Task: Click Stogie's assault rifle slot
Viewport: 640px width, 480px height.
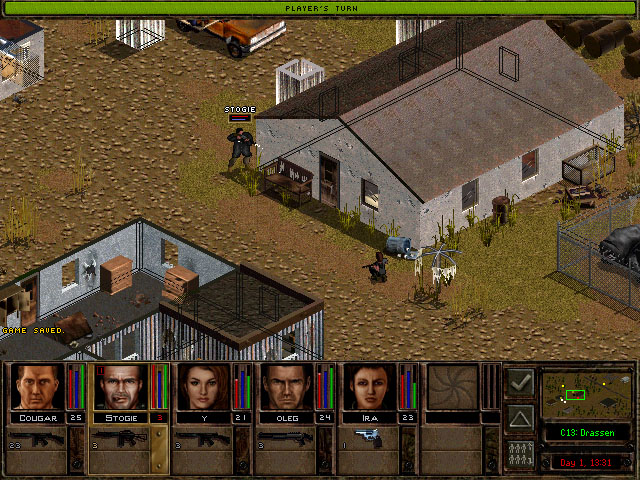Action: [x=120, y=439]
